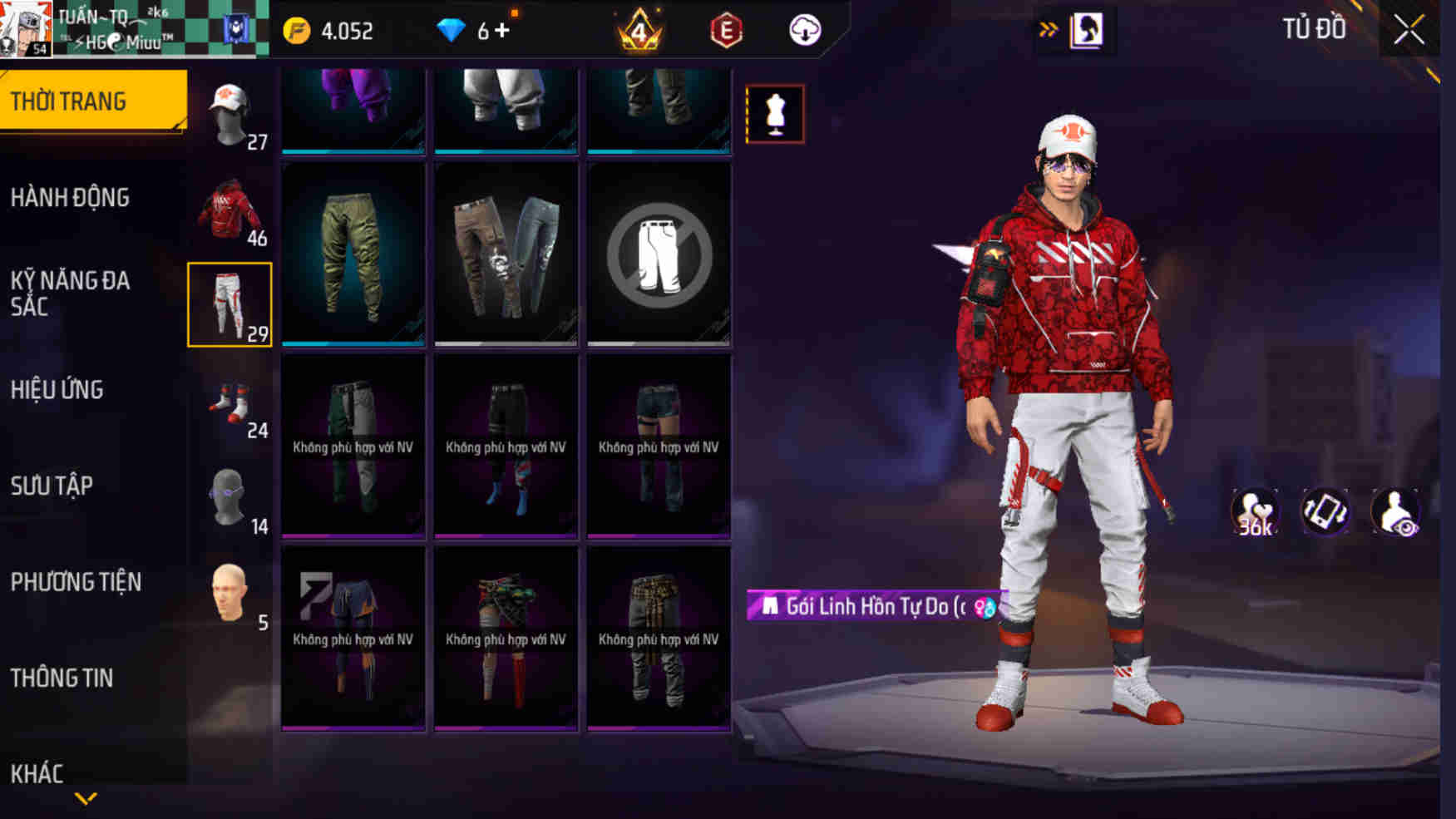Click the Gói Linh Hồn Tự Do banner
The image size is (1456, 819).
[x=871, y=606]
